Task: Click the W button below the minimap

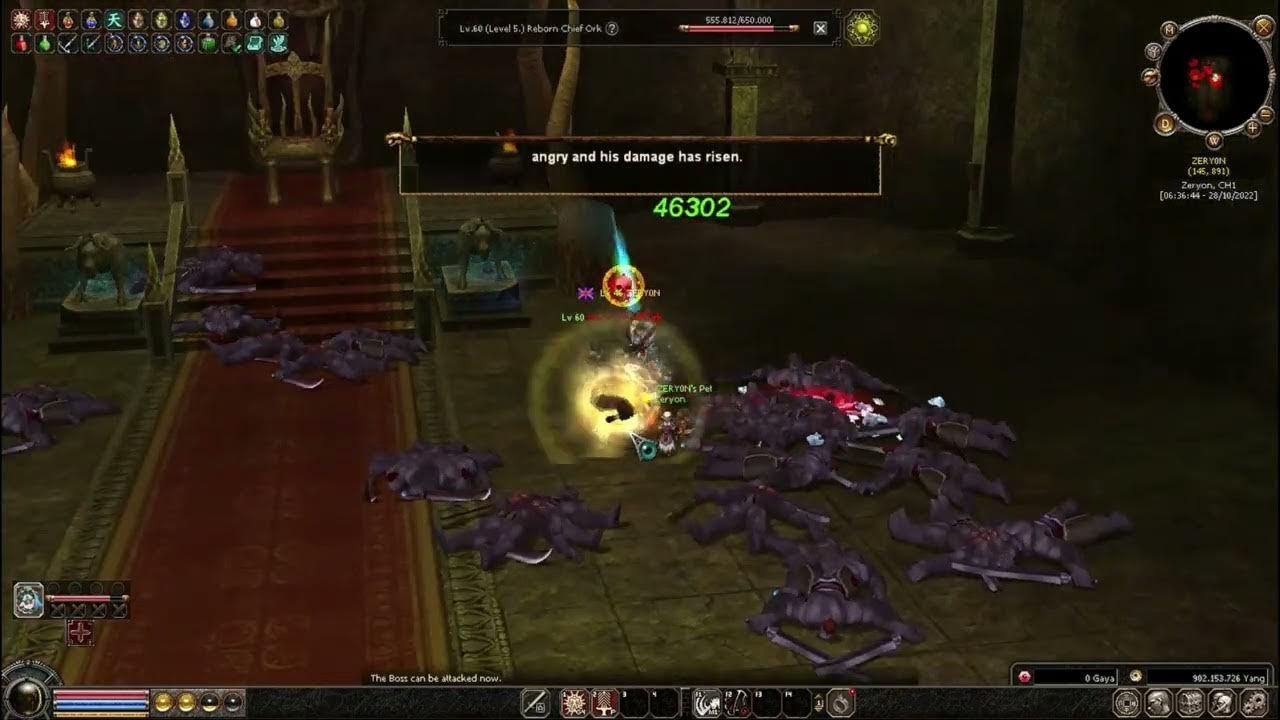Action: pyautogui.click(x=1214, y=141)
